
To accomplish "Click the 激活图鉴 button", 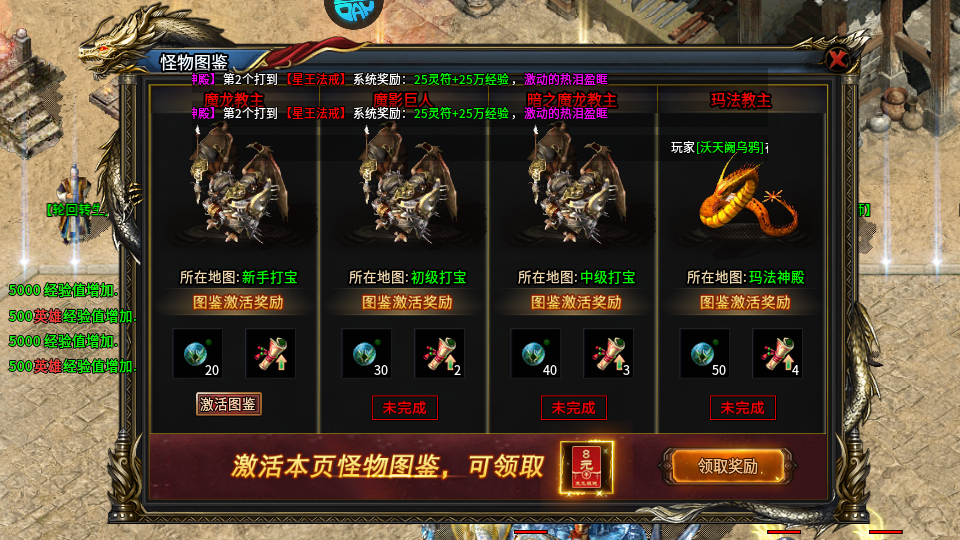I will [229, 404].
